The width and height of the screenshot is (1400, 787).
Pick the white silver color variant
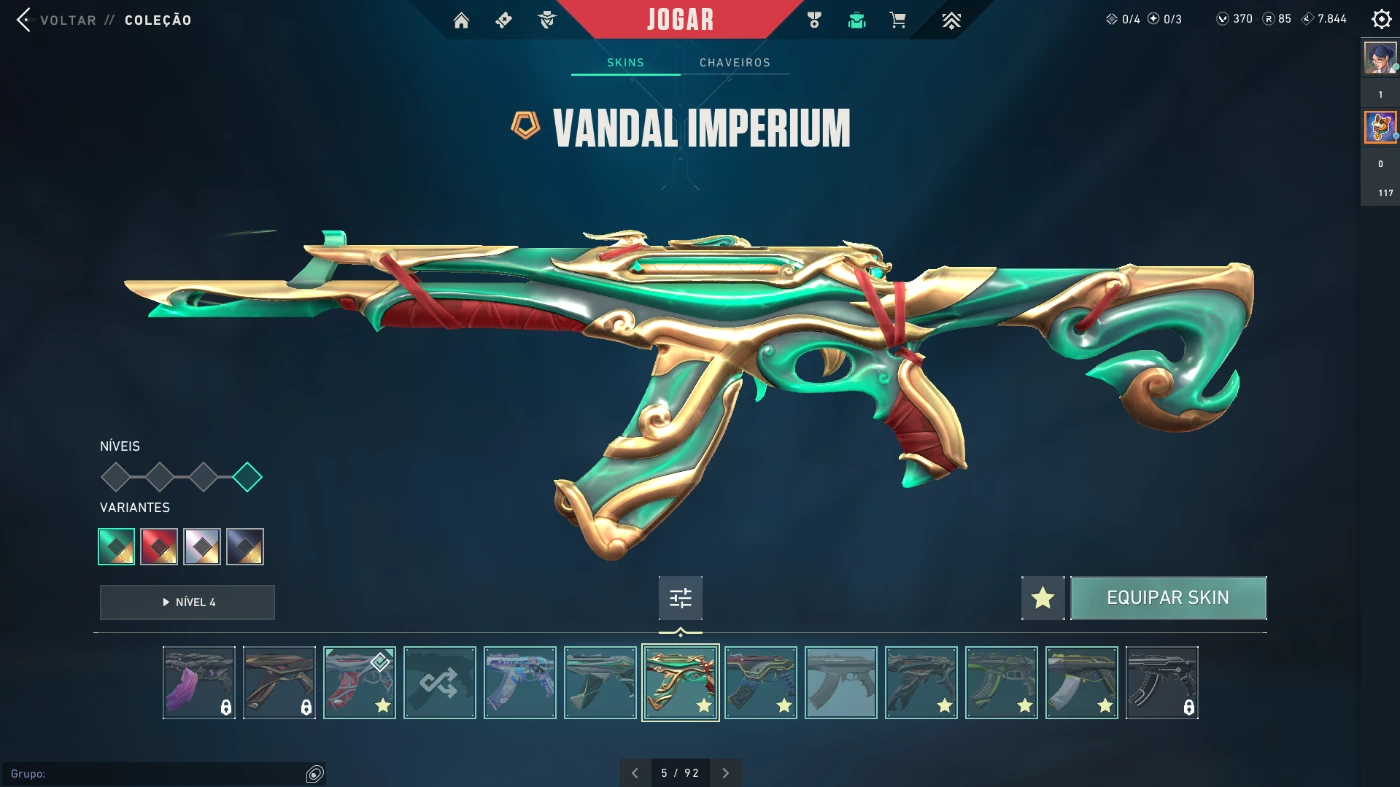tap(202, 547)
